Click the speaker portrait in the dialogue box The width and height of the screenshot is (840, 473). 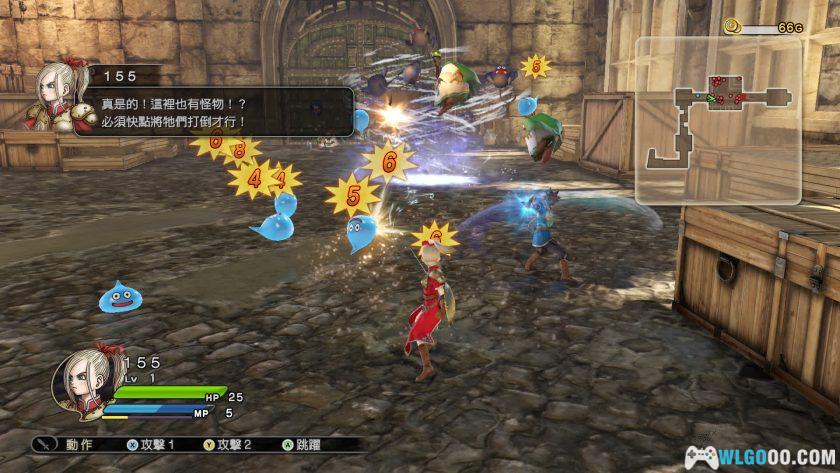[x=62, y=97]
